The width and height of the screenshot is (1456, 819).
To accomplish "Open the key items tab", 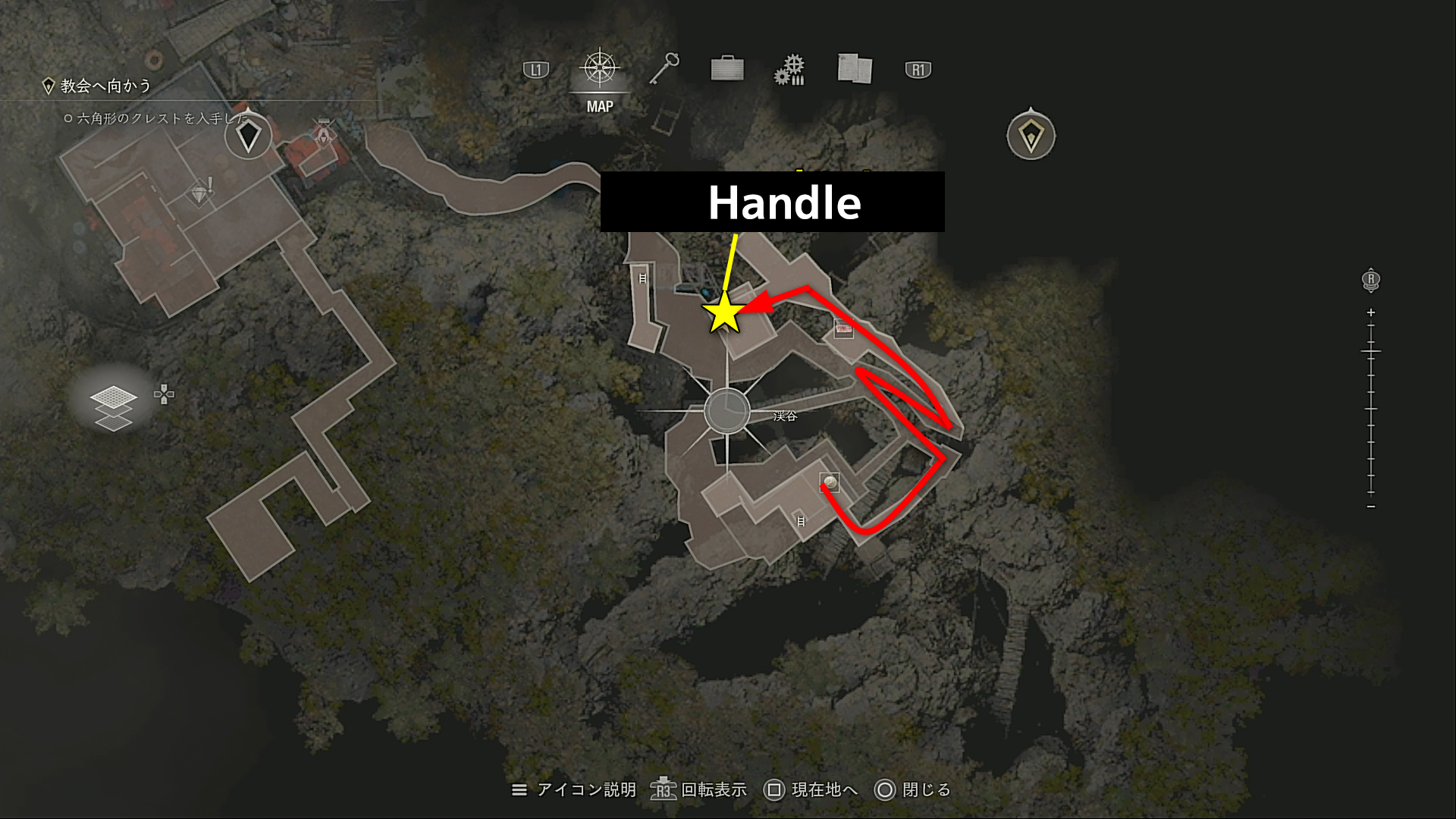I will pyautogui.click(x=664, y=69).
